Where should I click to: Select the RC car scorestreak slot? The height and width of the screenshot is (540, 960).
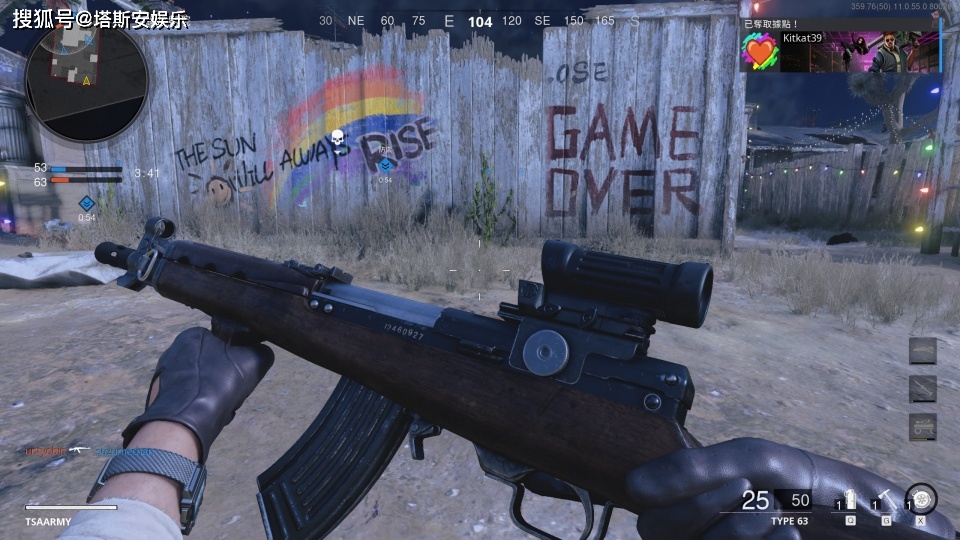(x=922, y=427)
